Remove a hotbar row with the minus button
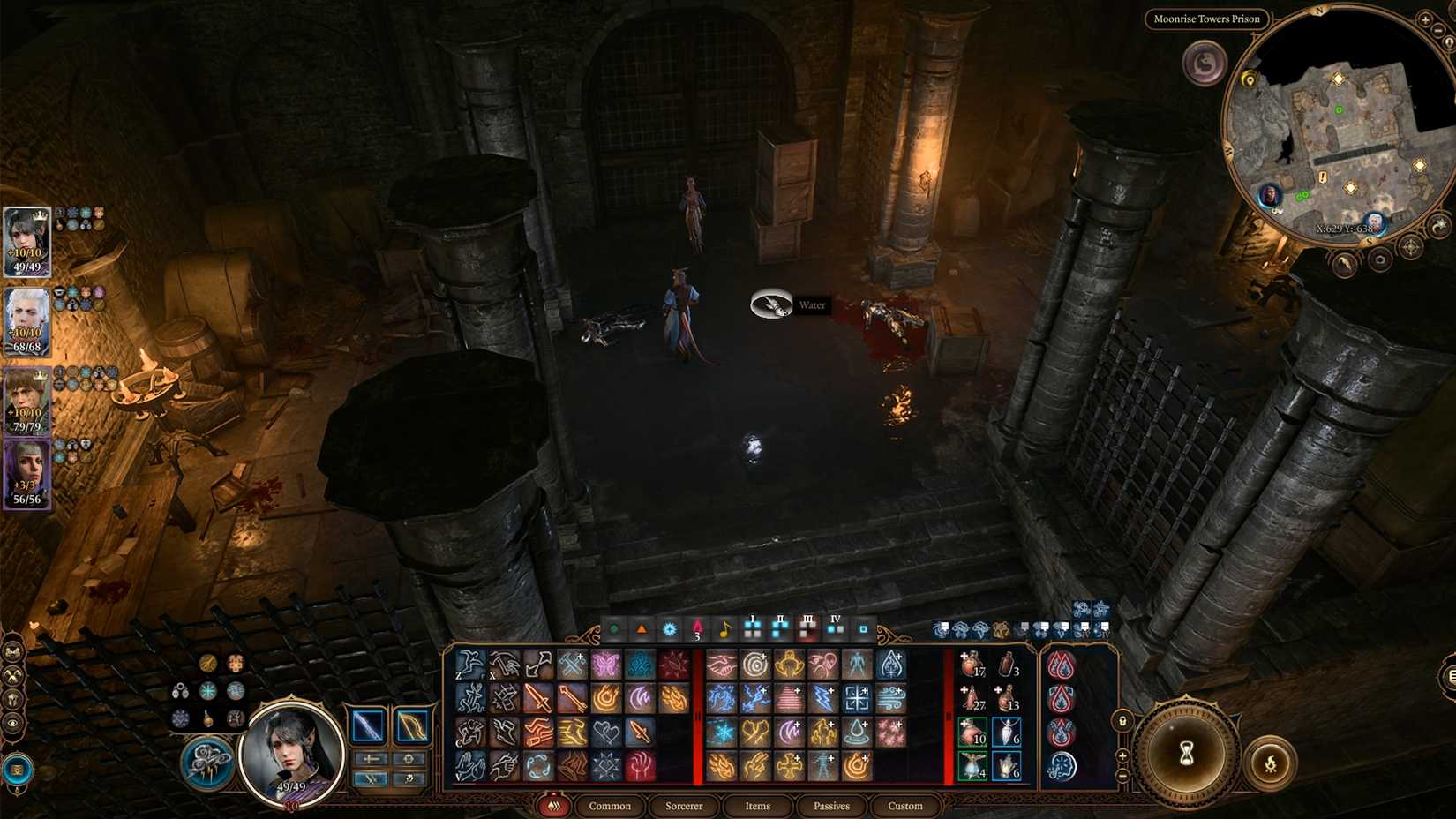The image size is (1456, 819). 1122,774
